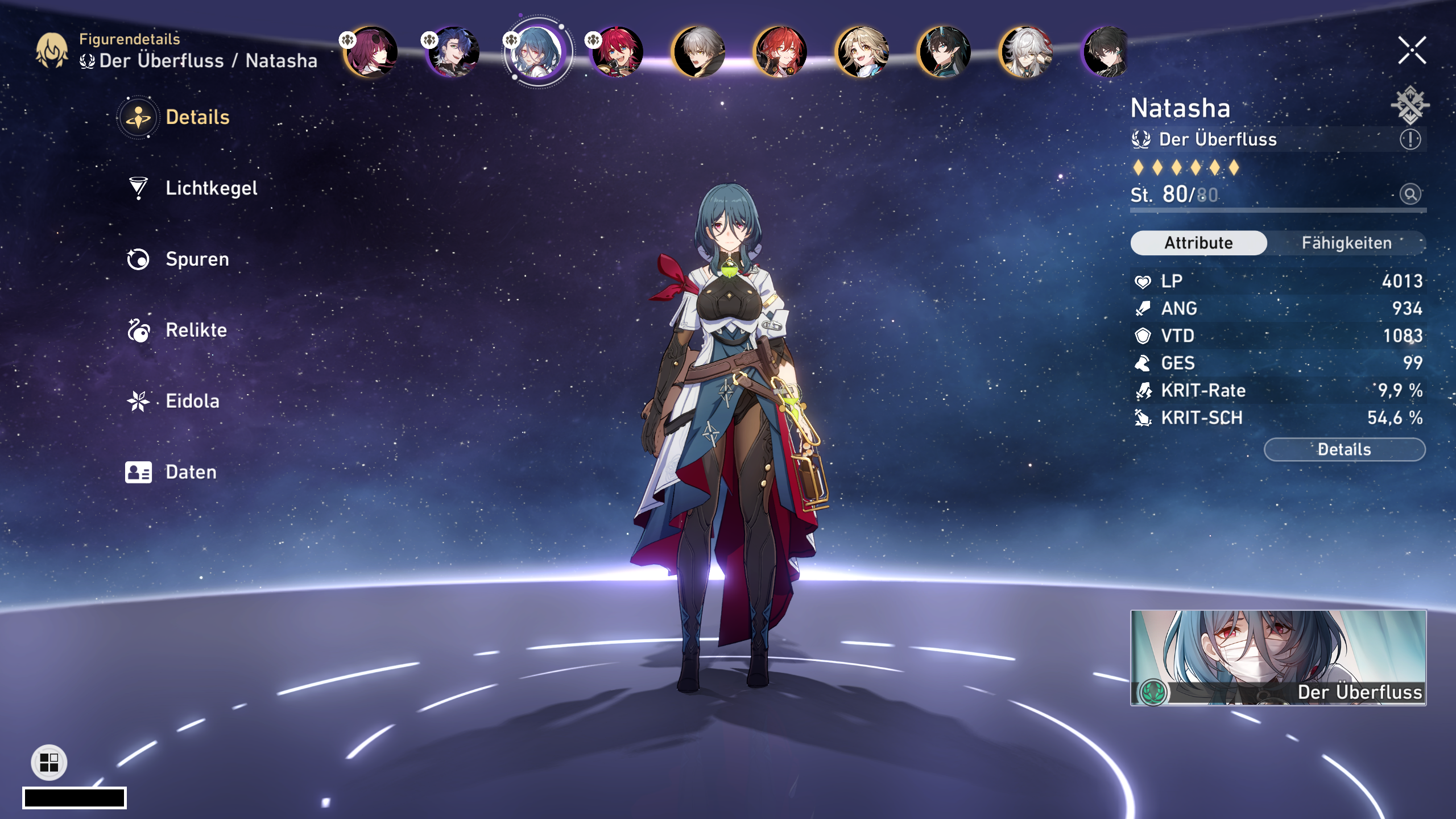
Task: Open the Daten entry
Action: click(191, 472)
